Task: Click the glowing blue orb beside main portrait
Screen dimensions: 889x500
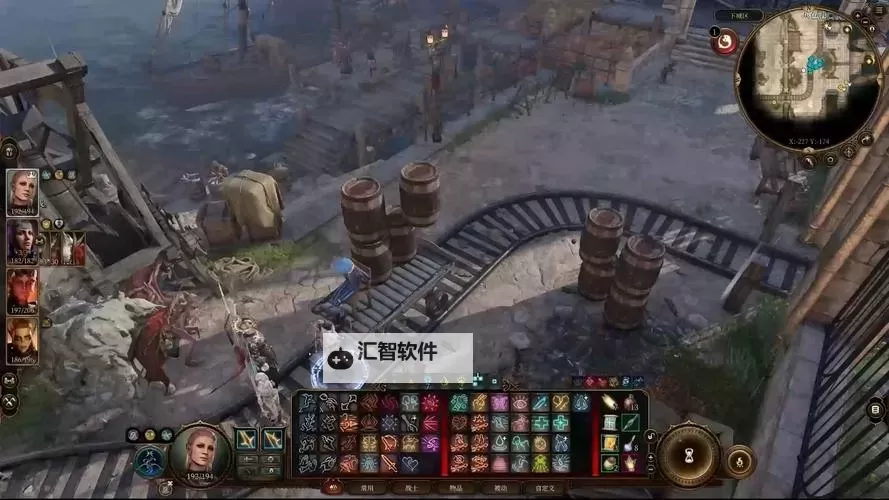Action: click(x=148, y=461)
